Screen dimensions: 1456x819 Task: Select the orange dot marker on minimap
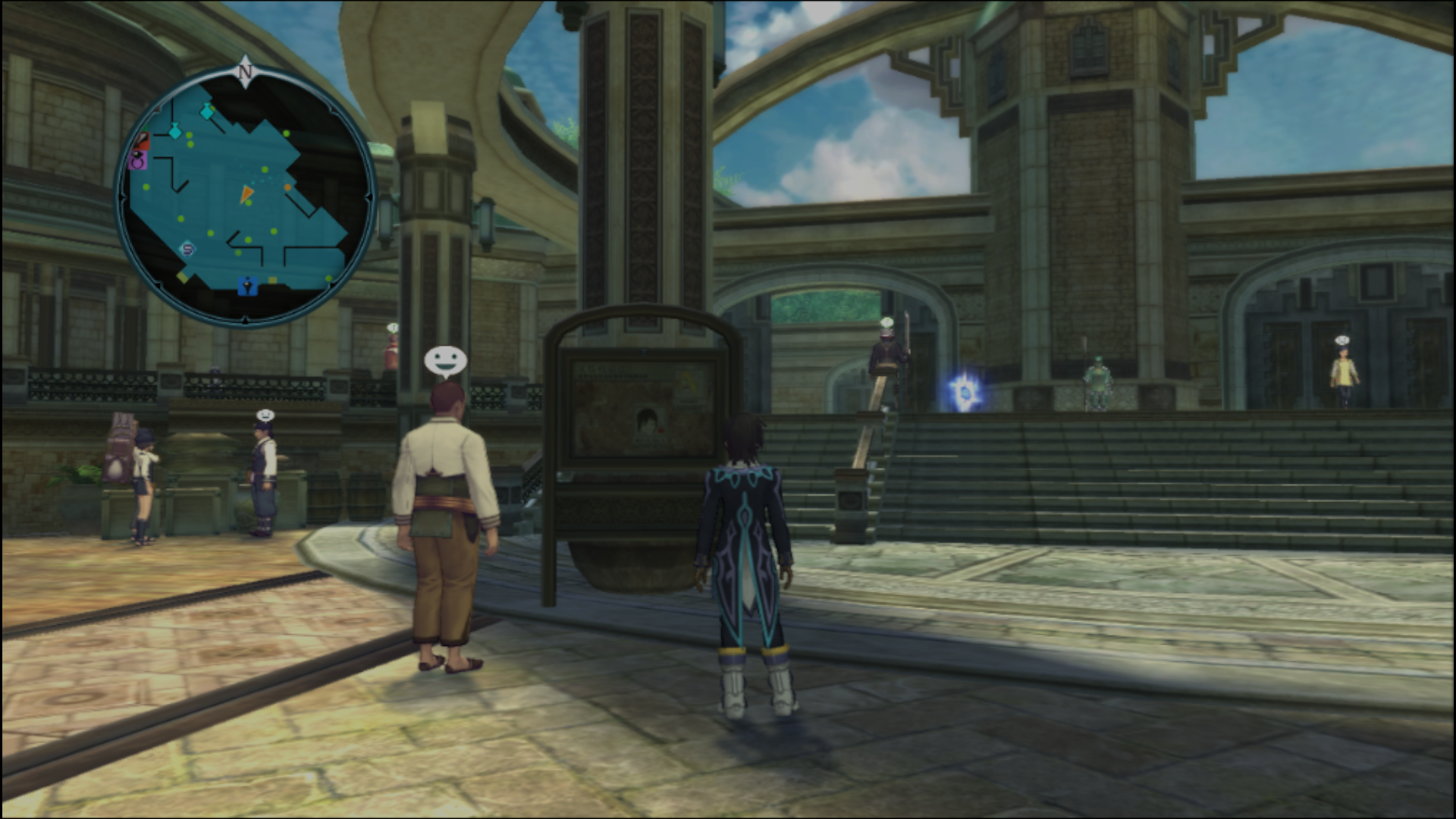pos(288,187)
